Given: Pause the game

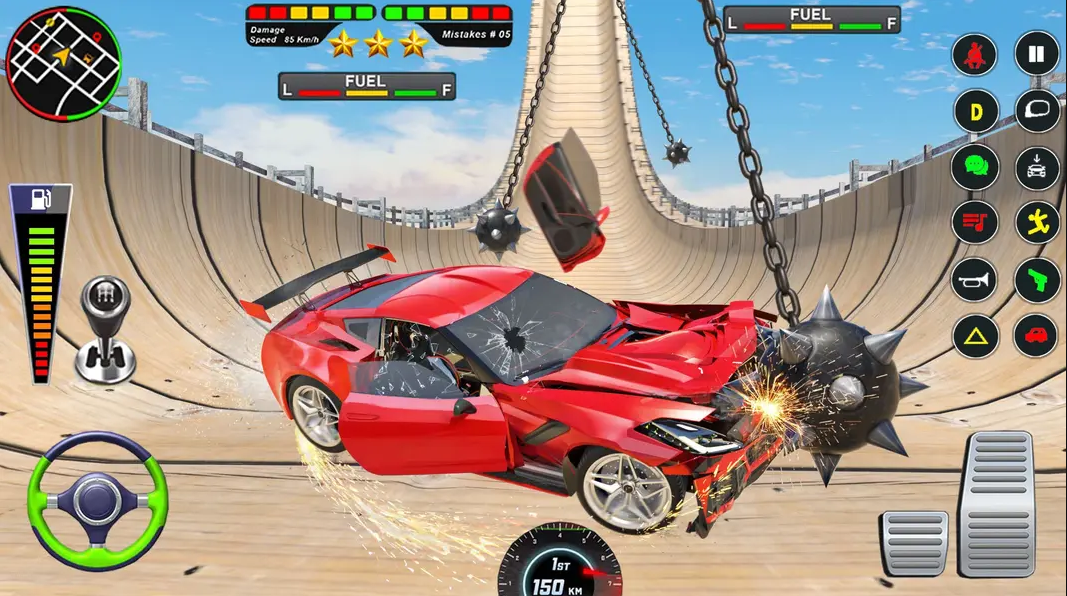Looking at the screenshot, I should pos(1037,53).
